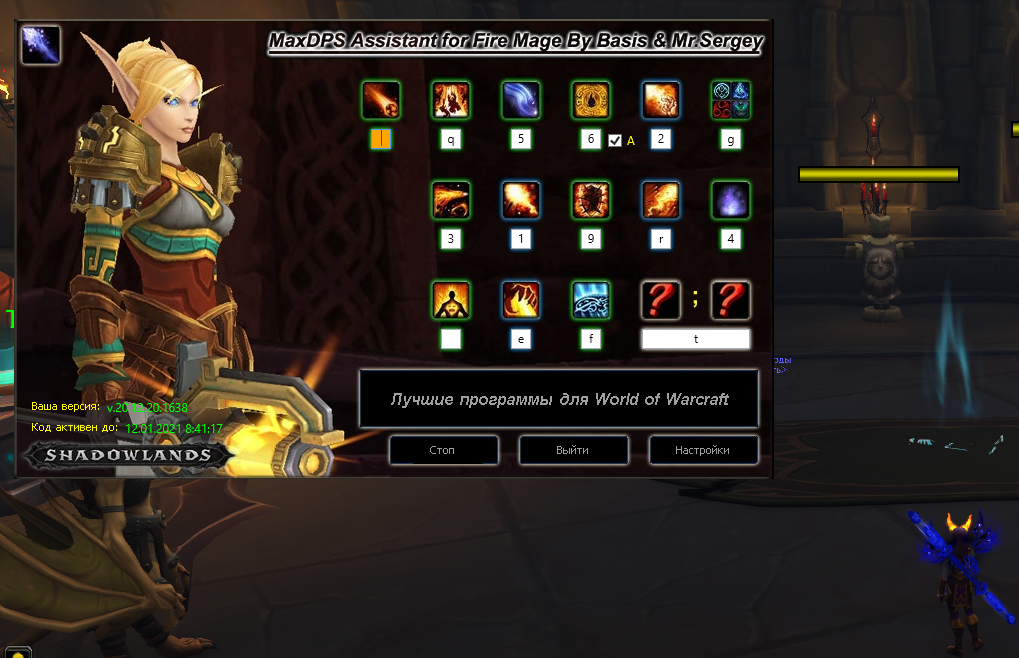This screenshot has width=1019, height=658.
Task: Toggle the checkbox labeled A
Action: coord(615,141)
